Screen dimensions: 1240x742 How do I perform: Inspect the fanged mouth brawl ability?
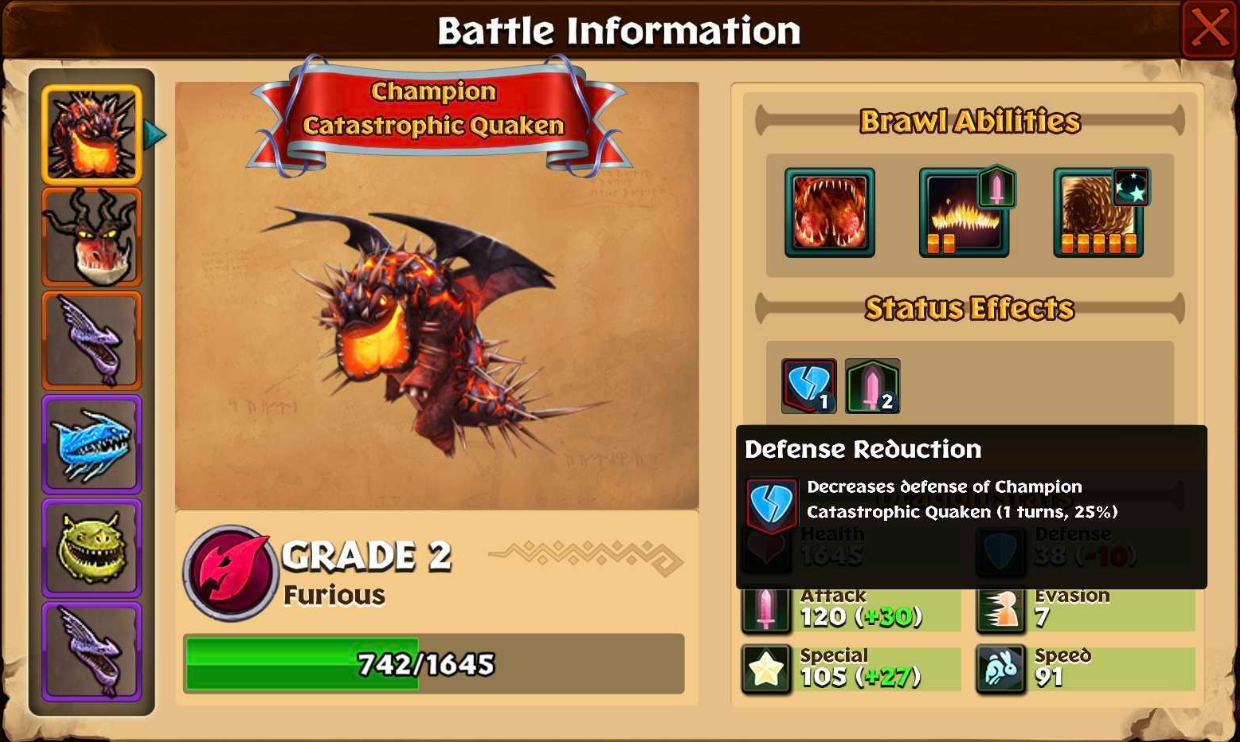pos(829,212)
